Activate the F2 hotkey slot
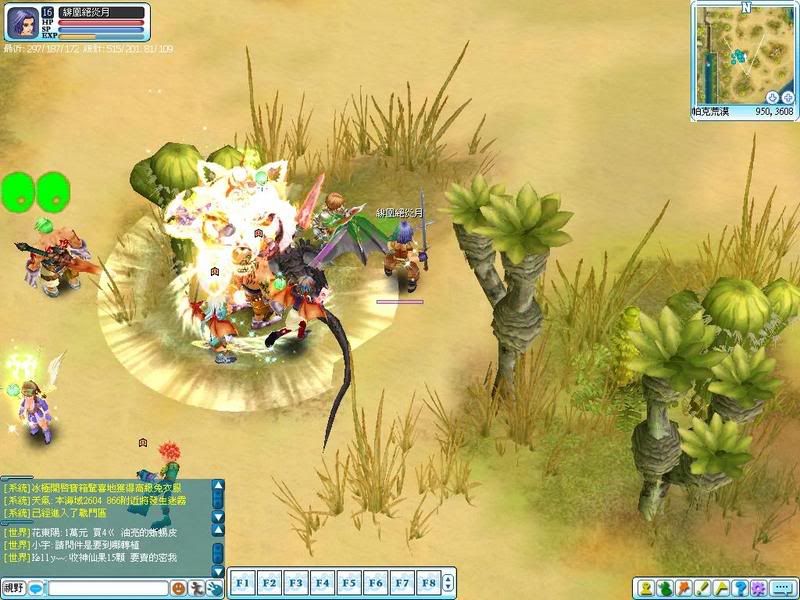The height and width of the screenshot is (600, 800). 269,581
